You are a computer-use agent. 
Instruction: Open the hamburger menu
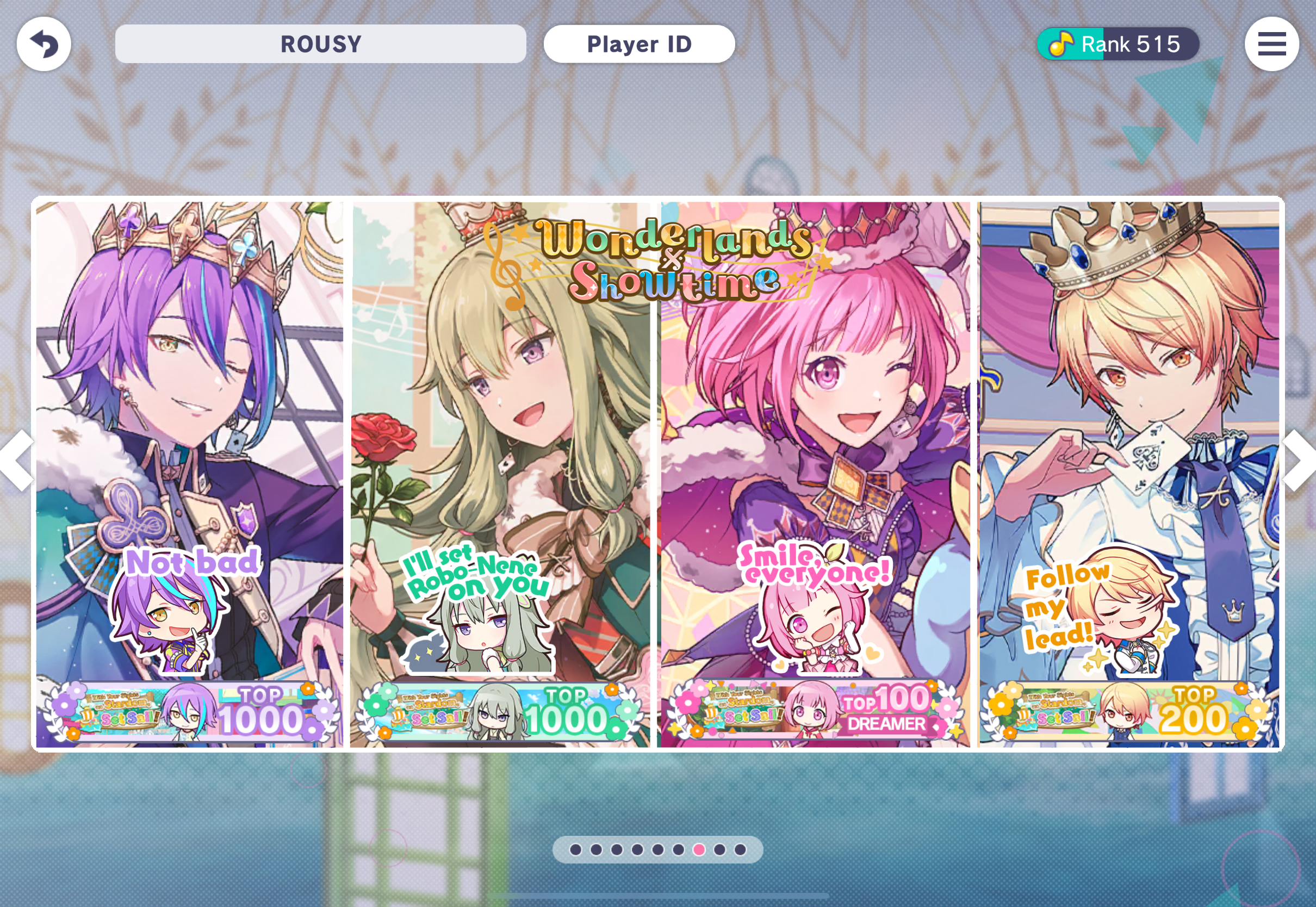click(x=1271, y=44)
